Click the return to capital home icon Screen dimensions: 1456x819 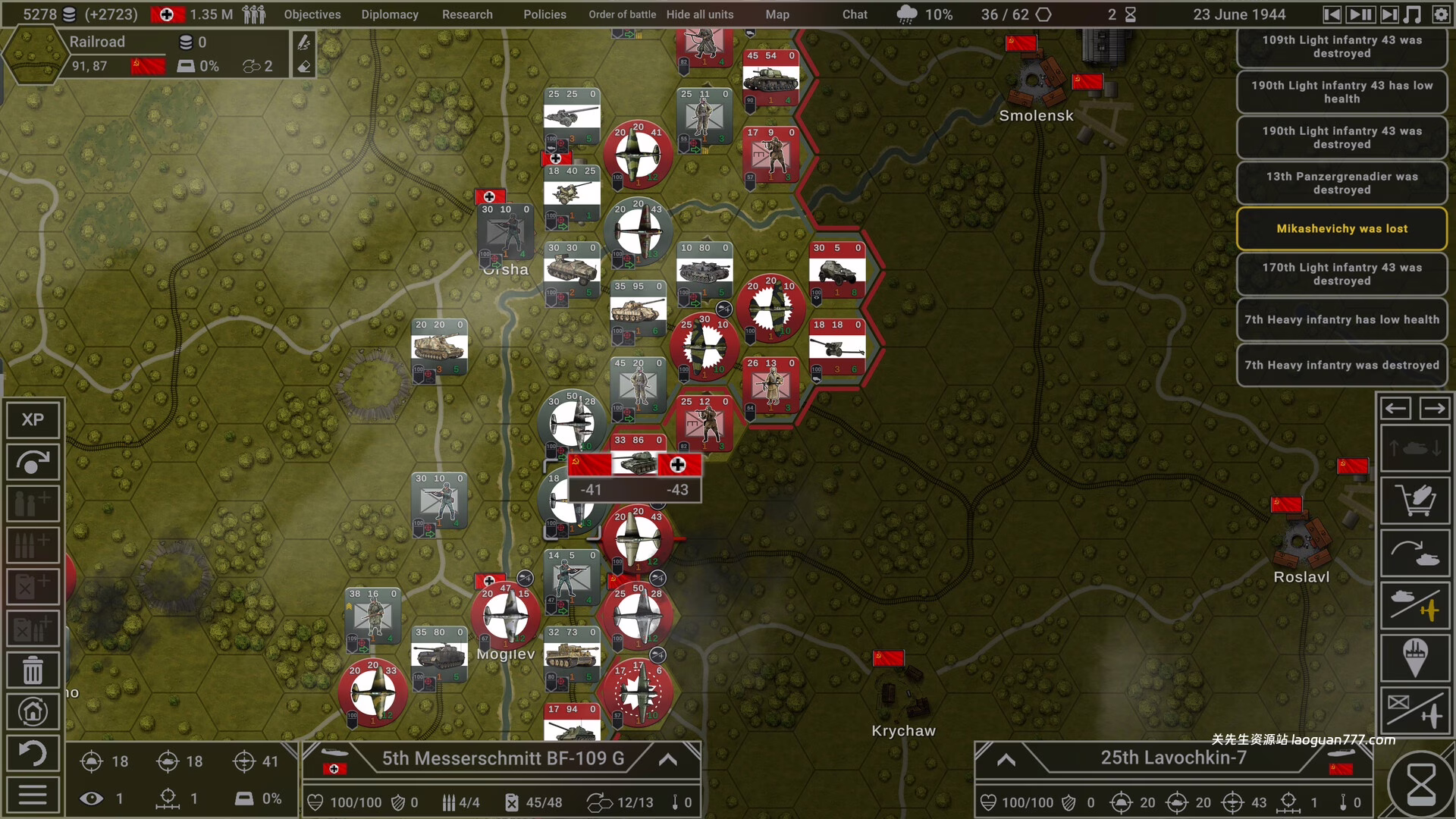pos(32,712)
